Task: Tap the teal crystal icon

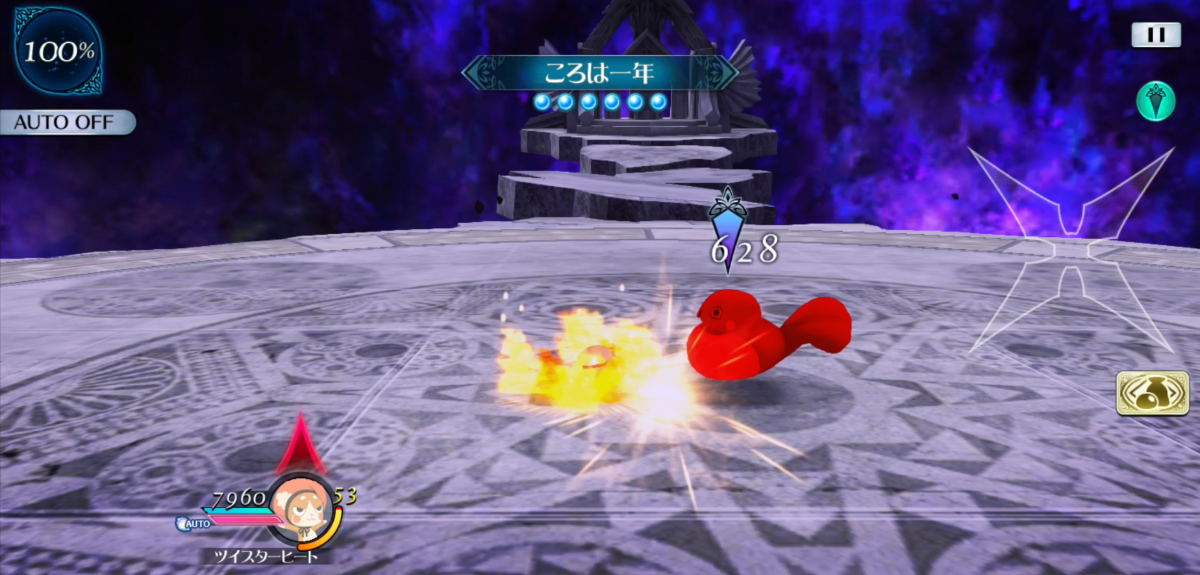Action: (1155, 102)
